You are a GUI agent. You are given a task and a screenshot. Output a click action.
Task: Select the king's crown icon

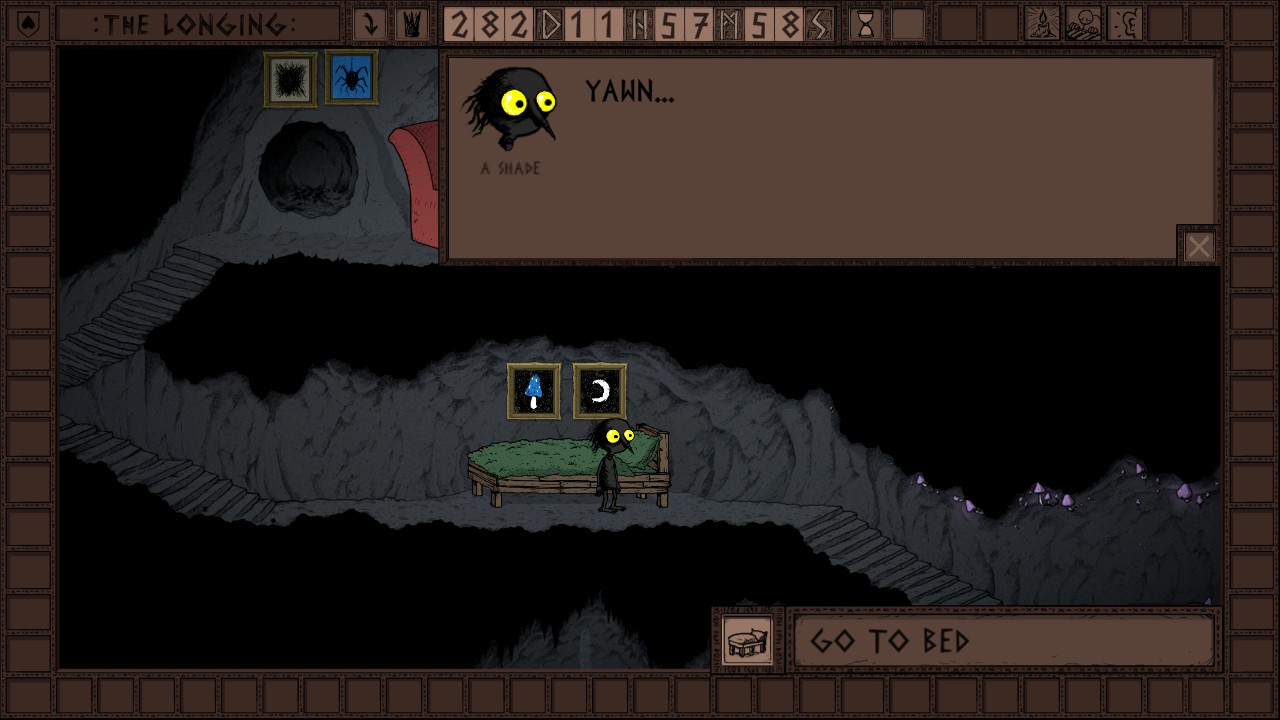coord(411,24)
